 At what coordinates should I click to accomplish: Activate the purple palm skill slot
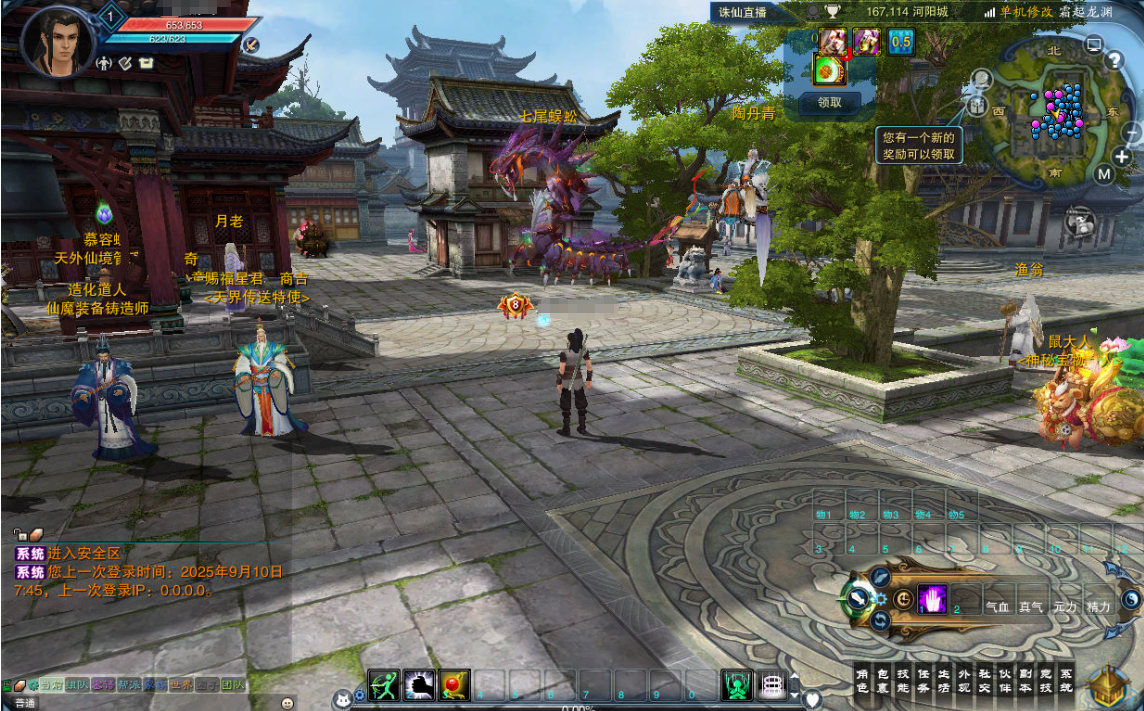coord(932,599)
